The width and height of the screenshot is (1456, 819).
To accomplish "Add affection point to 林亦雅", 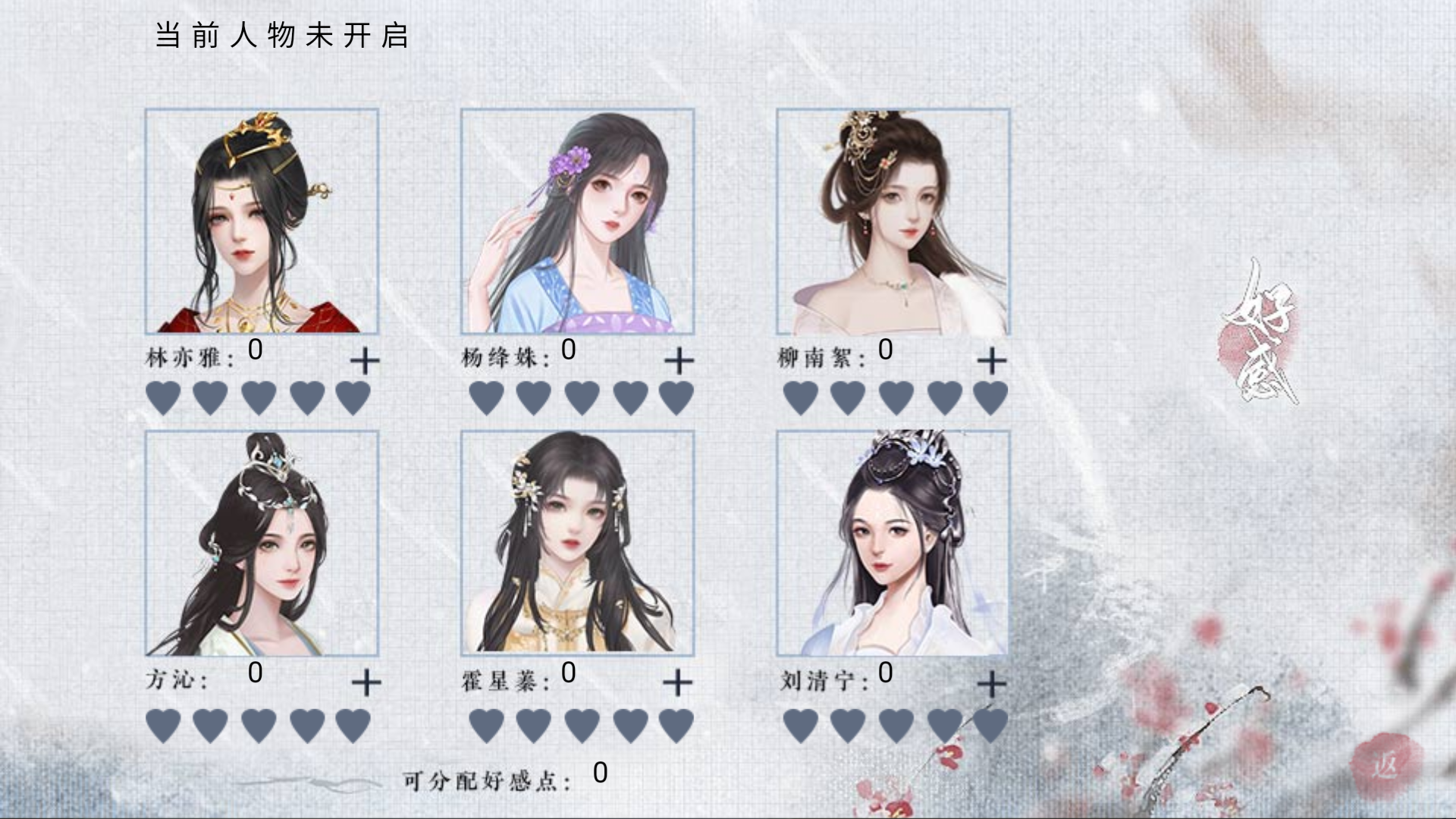I will coord(365,361).
